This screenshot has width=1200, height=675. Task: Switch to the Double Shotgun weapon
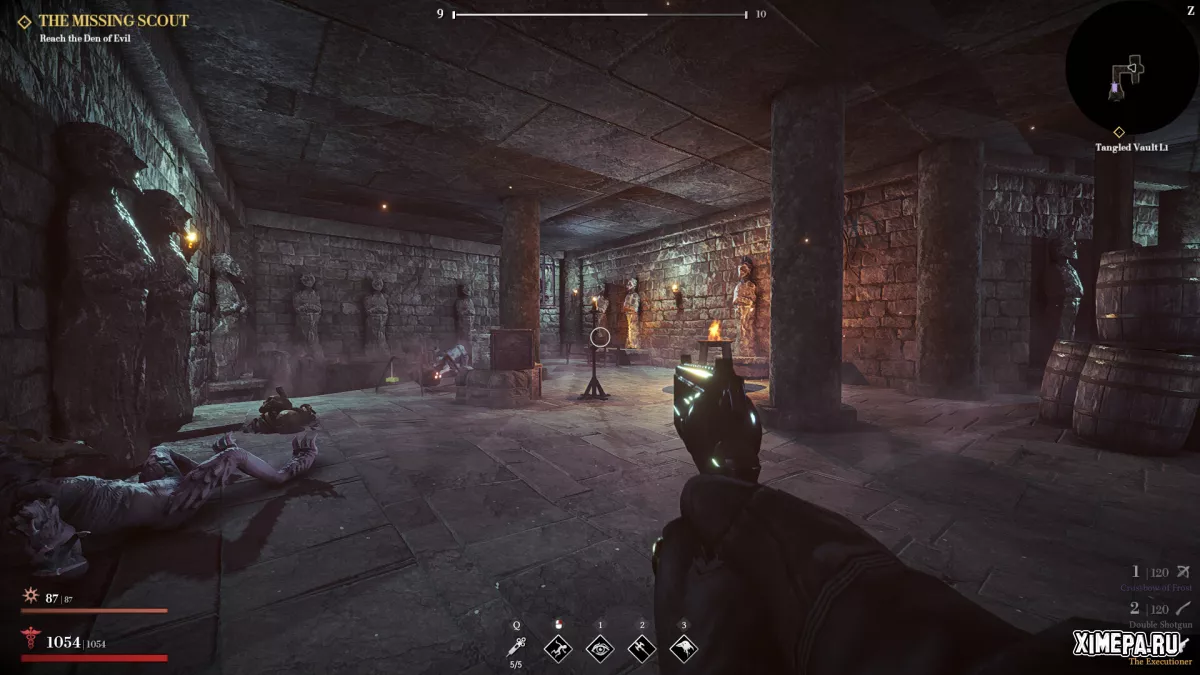coord(1159,613)
